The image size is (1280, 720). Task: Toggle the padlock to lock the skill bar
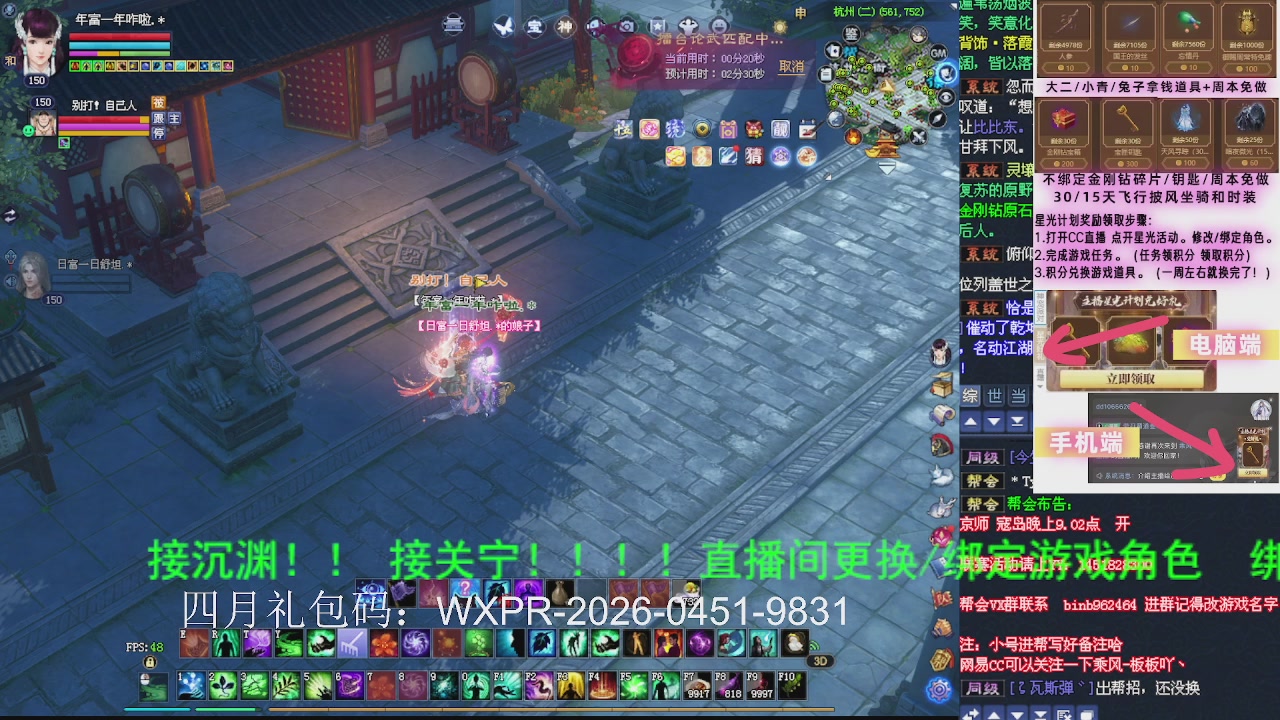click(148, 663)
